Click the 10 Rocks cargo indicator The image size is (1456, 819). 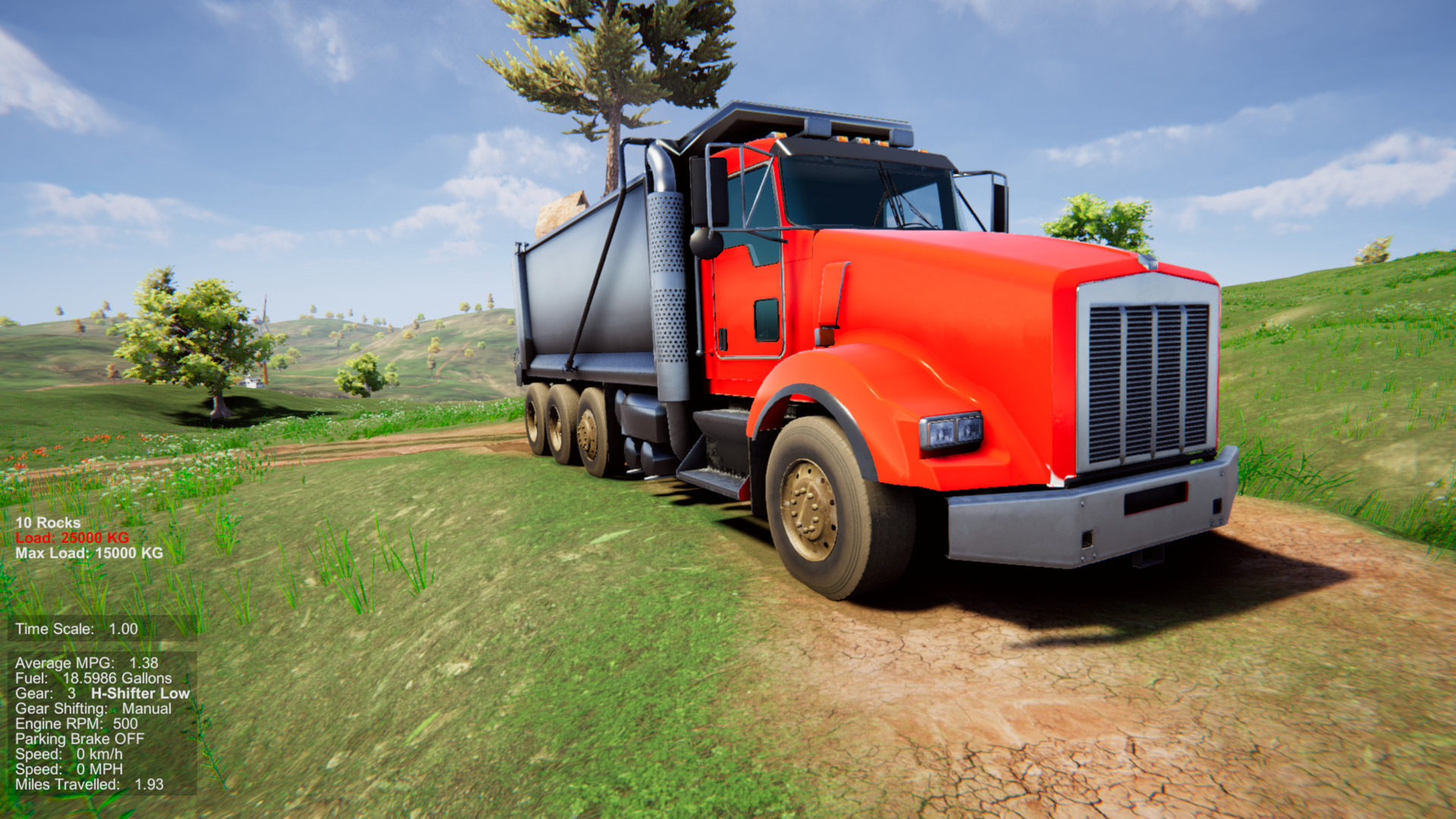(x=47, y=522)
